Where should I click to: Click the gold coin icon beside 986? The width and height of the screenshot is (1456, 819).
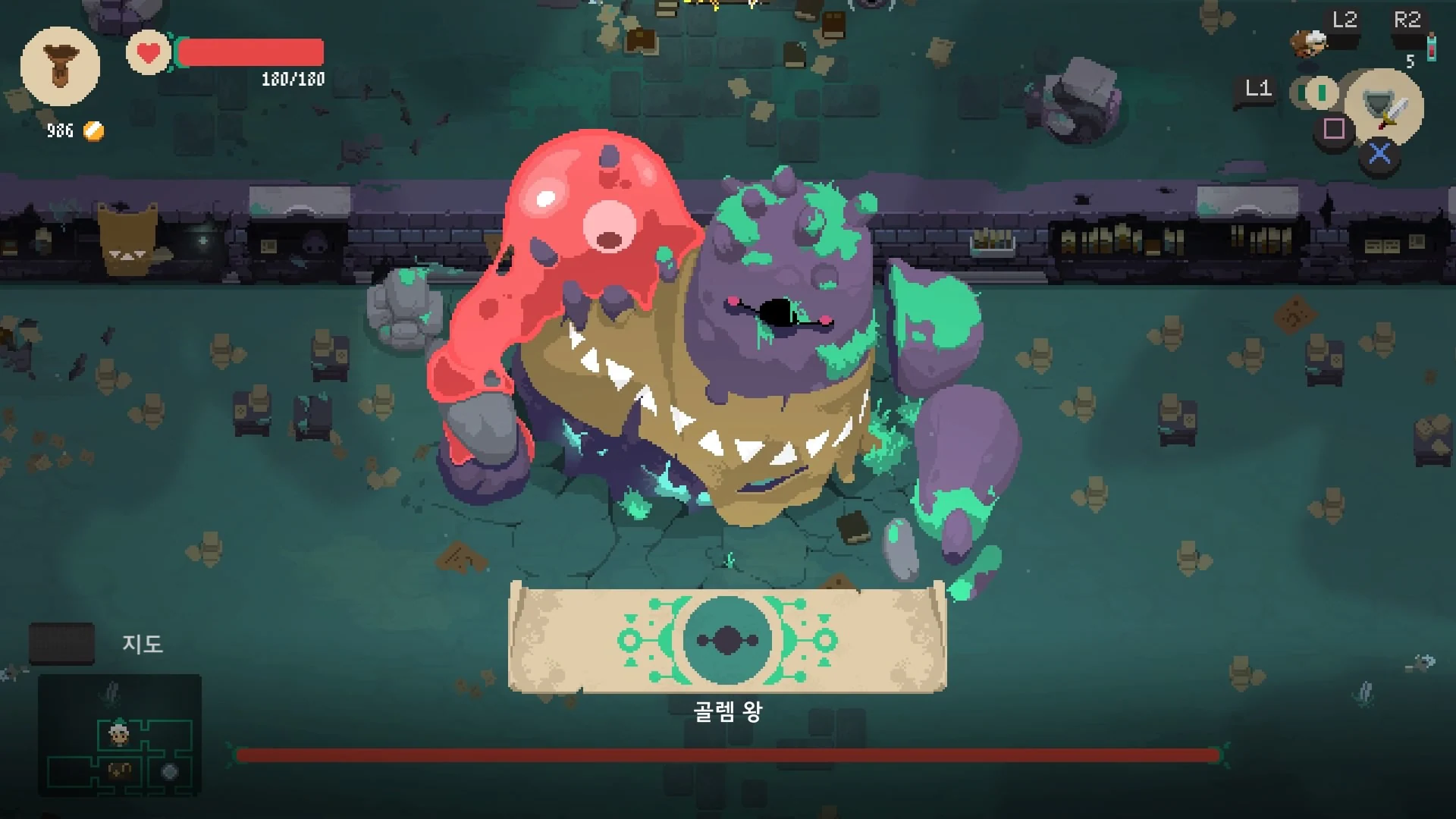(93, 130)
